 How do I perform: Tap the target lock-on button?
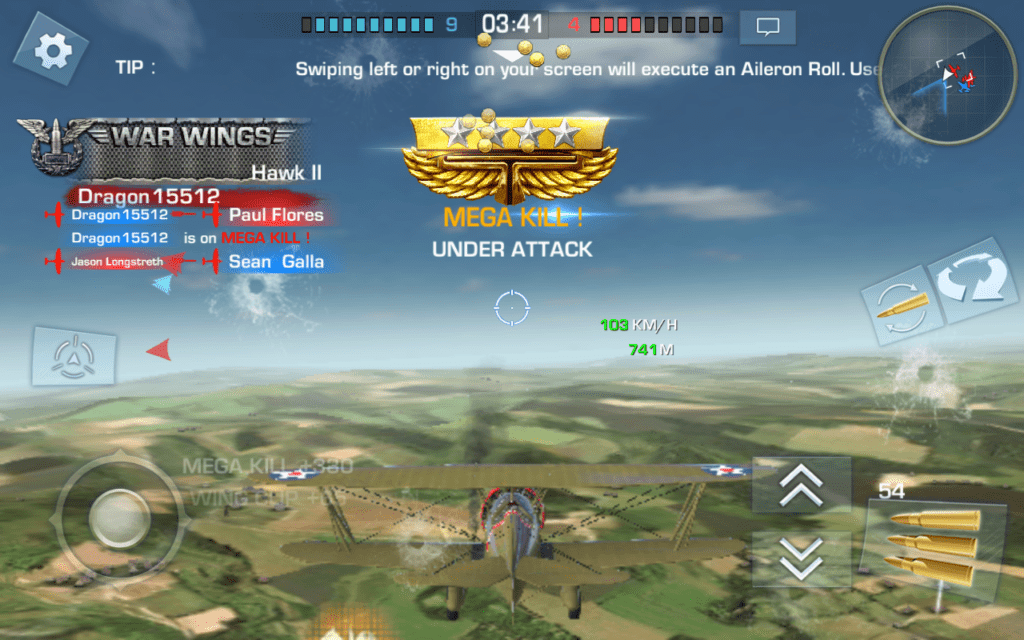(x=73, y=356)
